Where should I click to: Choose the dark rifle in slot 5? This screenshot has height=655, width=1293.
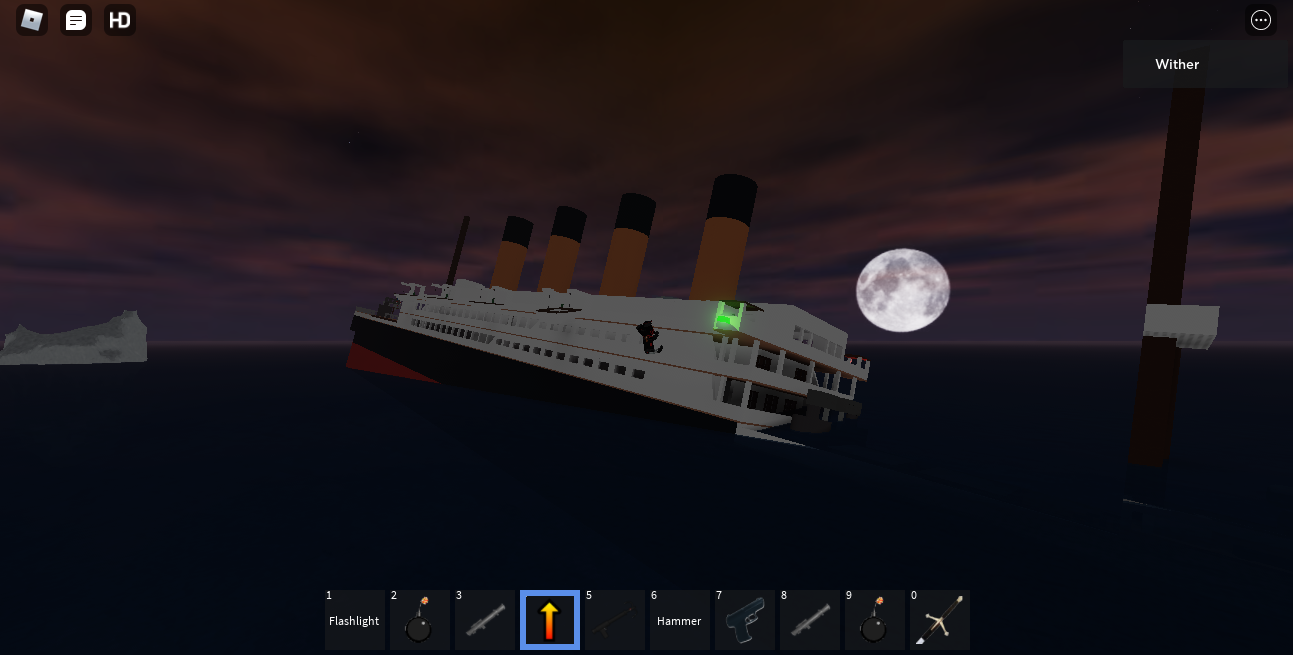click(x=615, y=620)
